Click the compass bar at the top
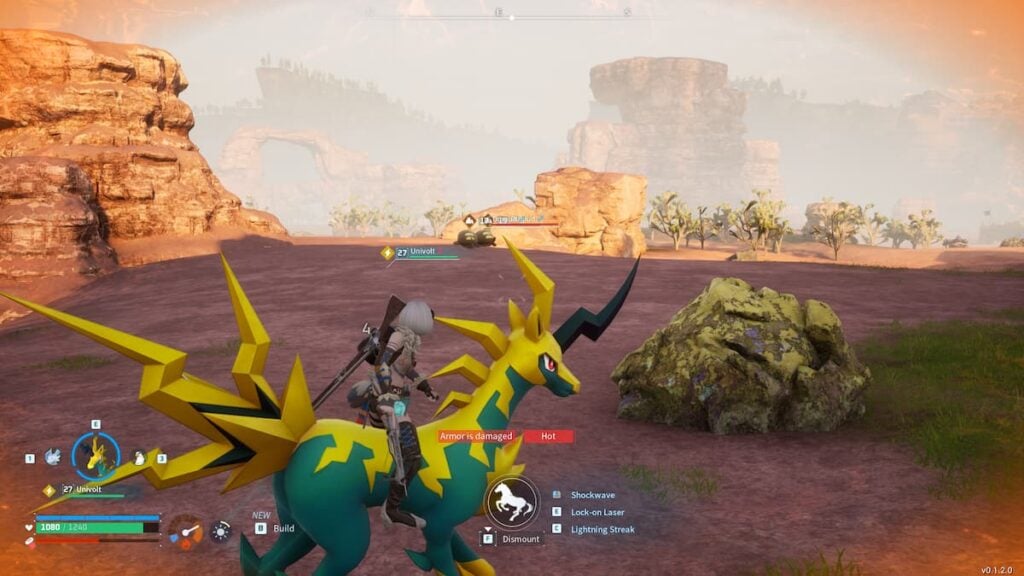 click(512, 14)
